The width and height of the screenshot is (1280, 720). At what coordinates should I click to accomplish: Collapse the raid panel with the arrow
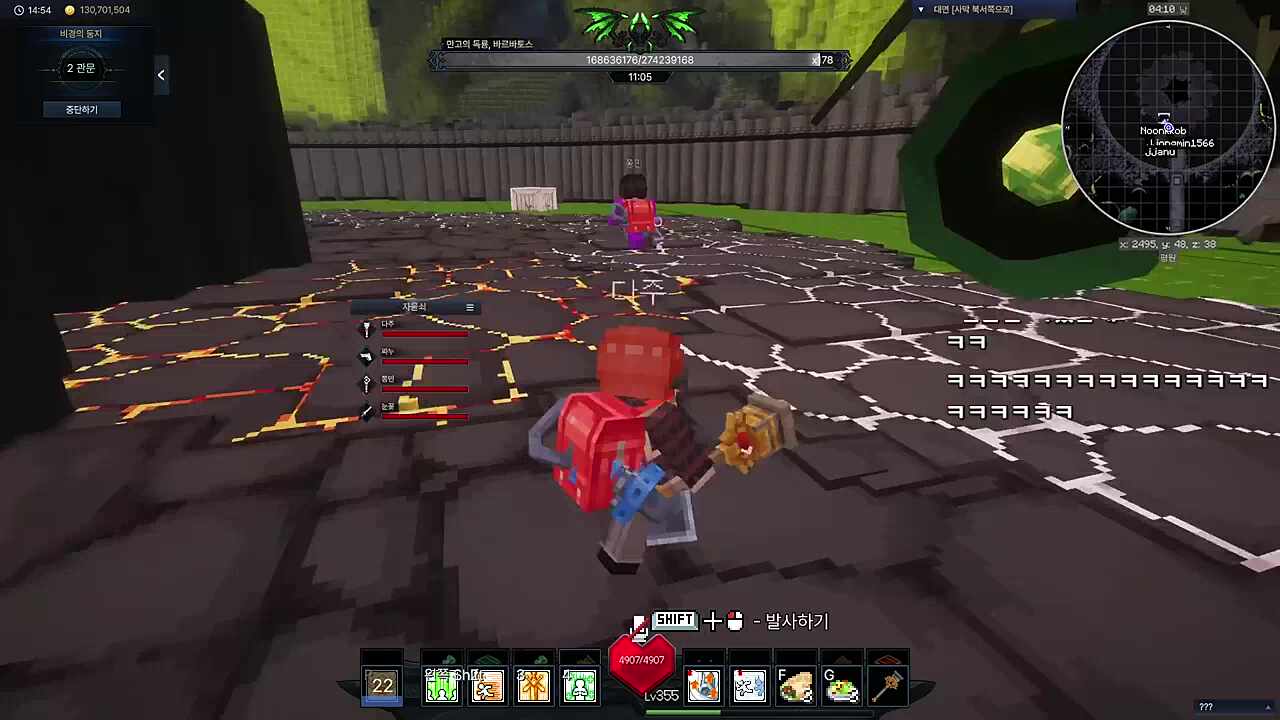point(161,75)
